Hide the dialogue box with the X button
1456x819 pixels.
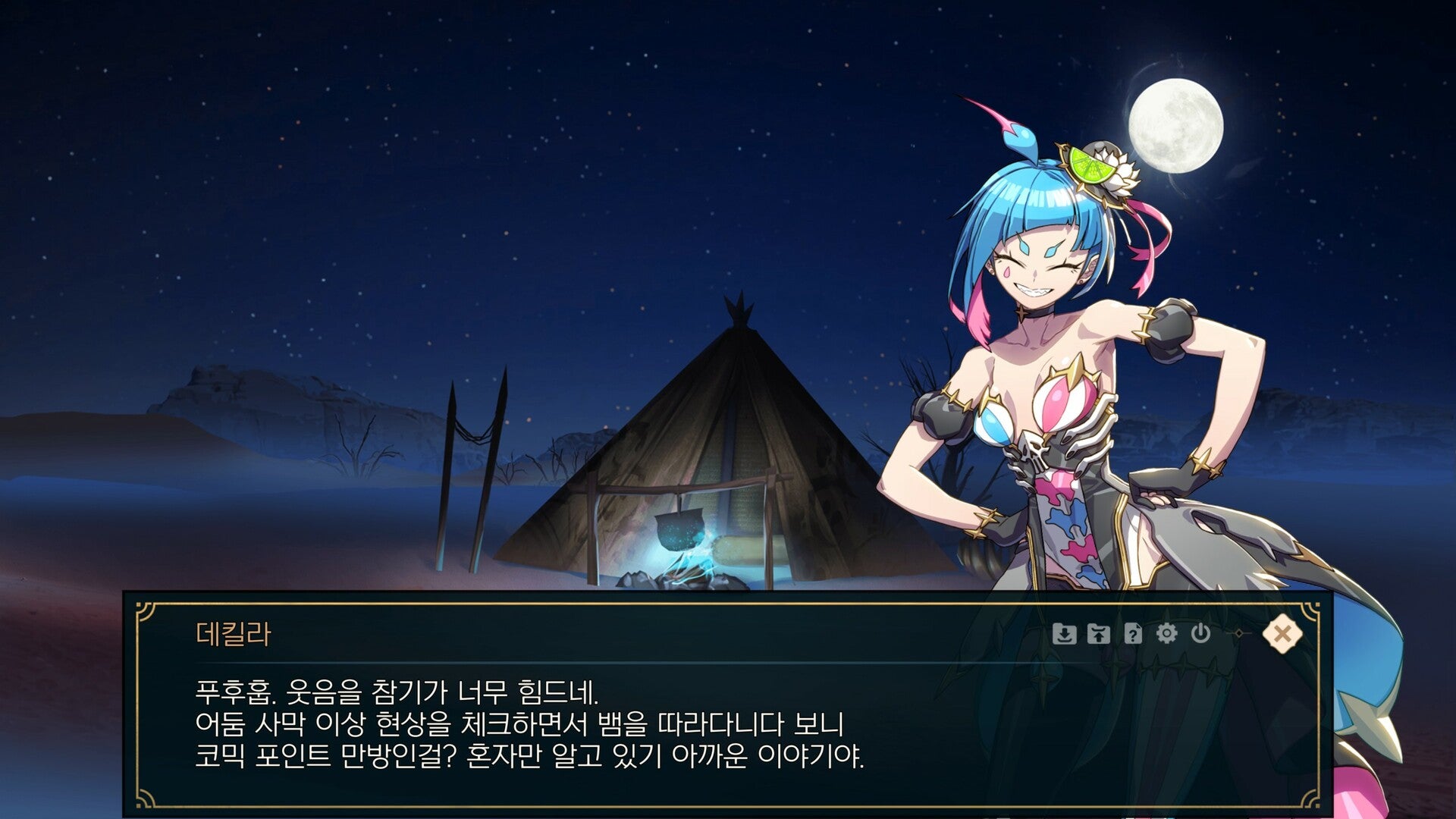tap(1282, 633)
